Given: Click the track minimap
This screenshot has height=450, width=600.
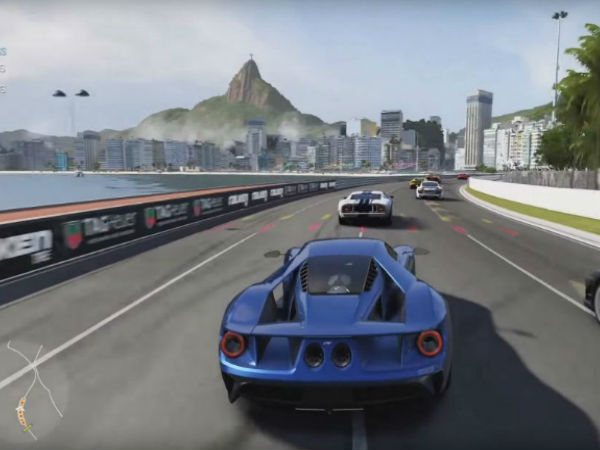Looking at the screenshot, I should (x=32, y=388).
